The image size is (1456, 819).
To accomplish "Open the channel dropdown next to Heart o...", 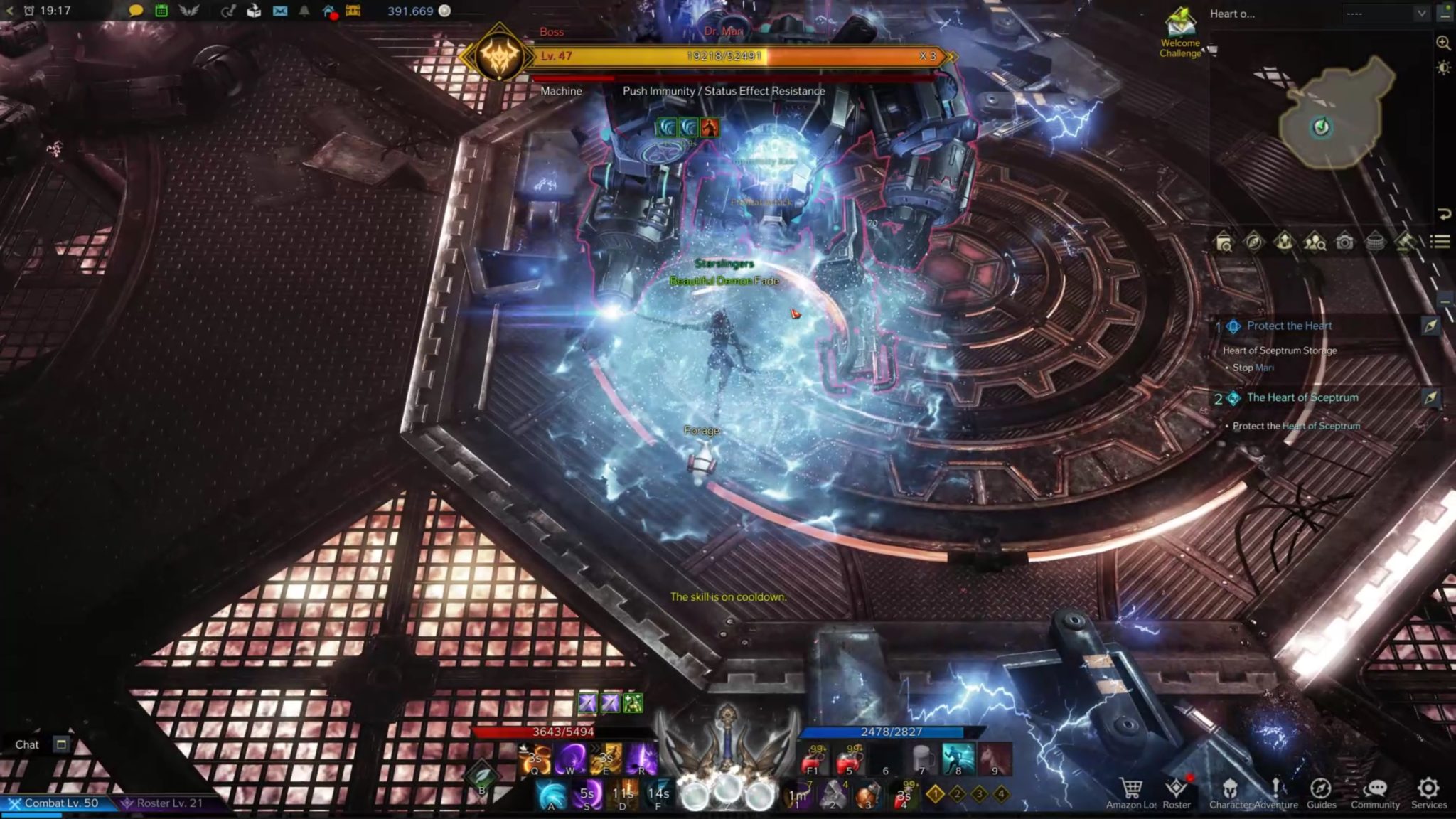I will (1422, 12).
